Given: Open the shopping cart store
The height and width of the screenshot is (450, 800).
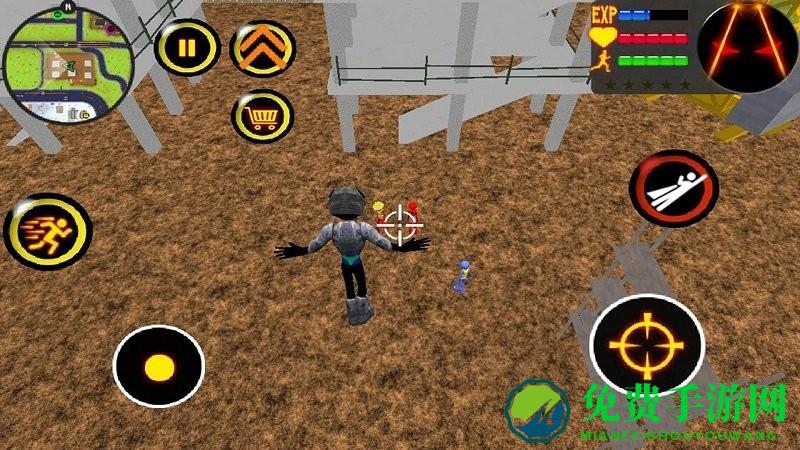Looking at the screenshot, I should click(x=262, y=117).
